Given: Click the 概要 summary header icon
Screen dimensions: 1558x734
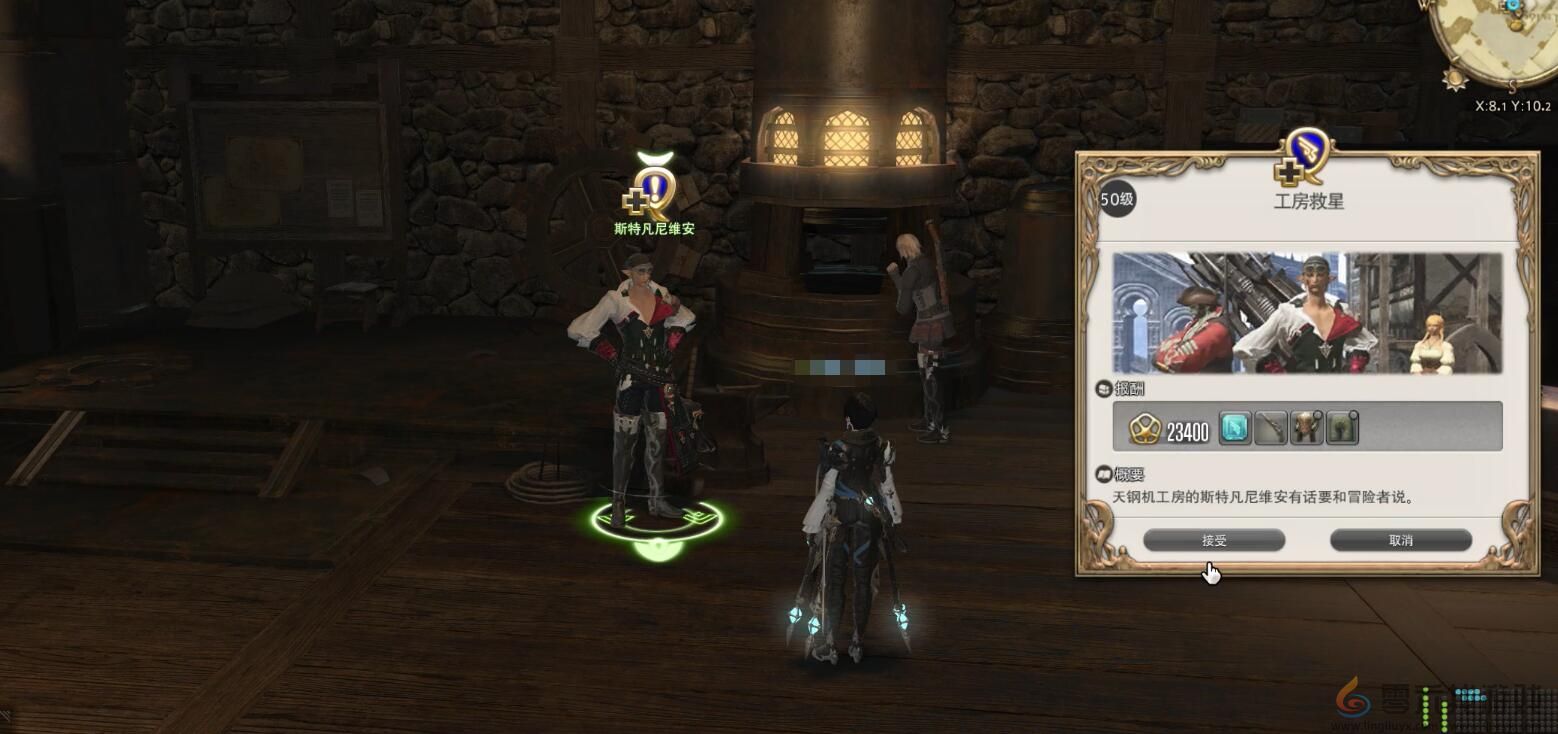Looking at the screenshot, I should click(x=1102, y=474).
